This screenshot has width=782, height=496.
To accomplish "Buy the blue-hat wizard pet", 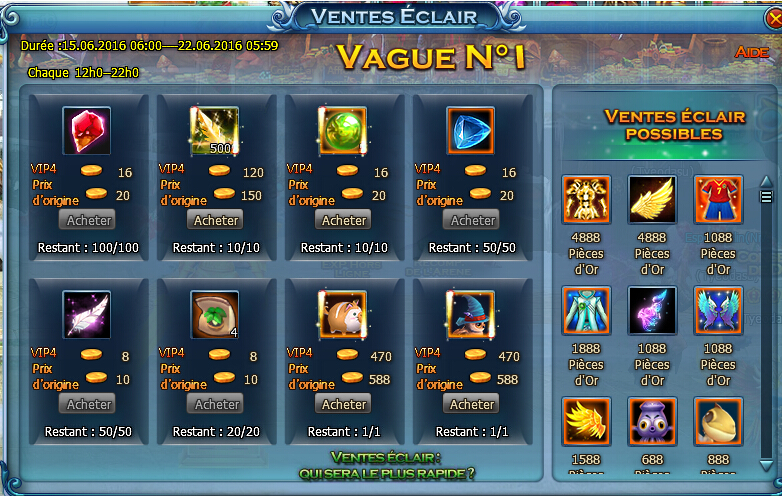I will (472, 404).
